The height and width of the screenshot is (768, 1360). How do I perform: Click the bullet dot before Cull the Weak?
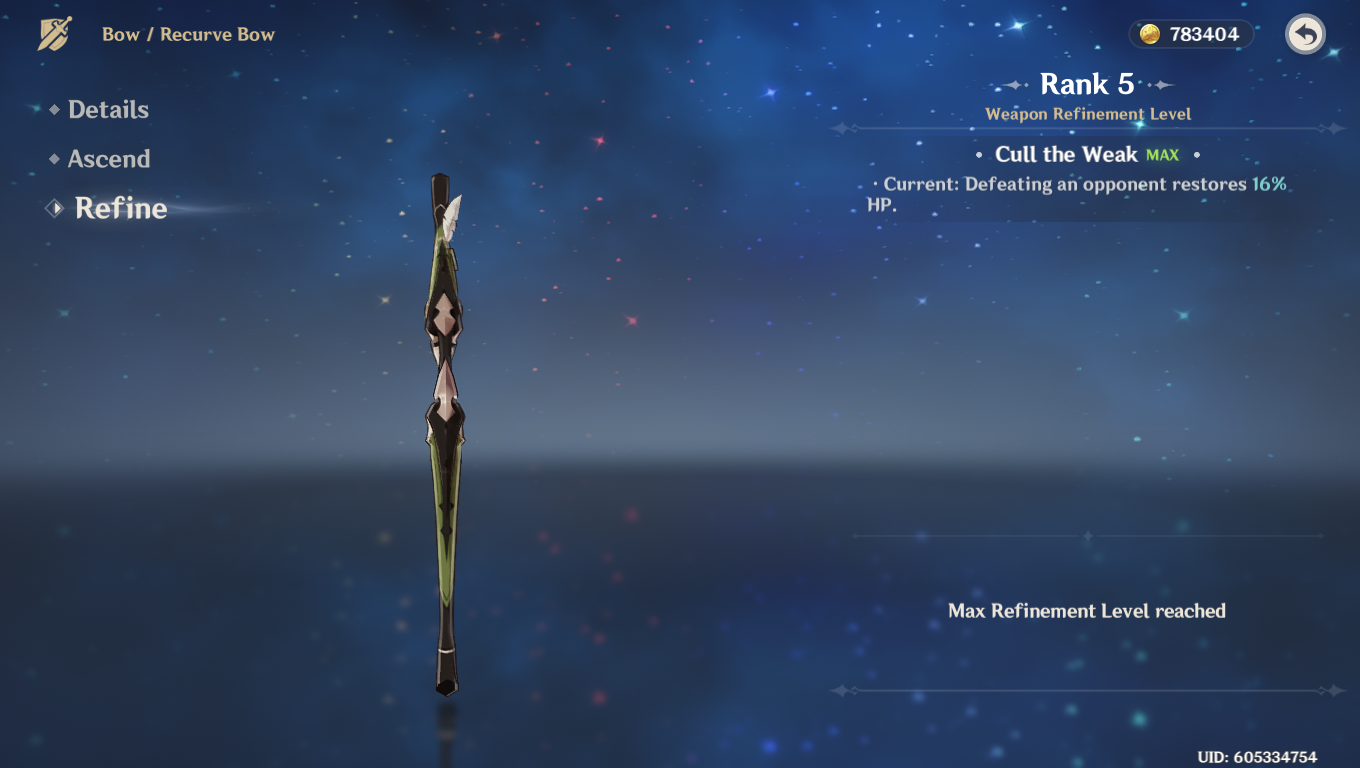coord(981,156)
